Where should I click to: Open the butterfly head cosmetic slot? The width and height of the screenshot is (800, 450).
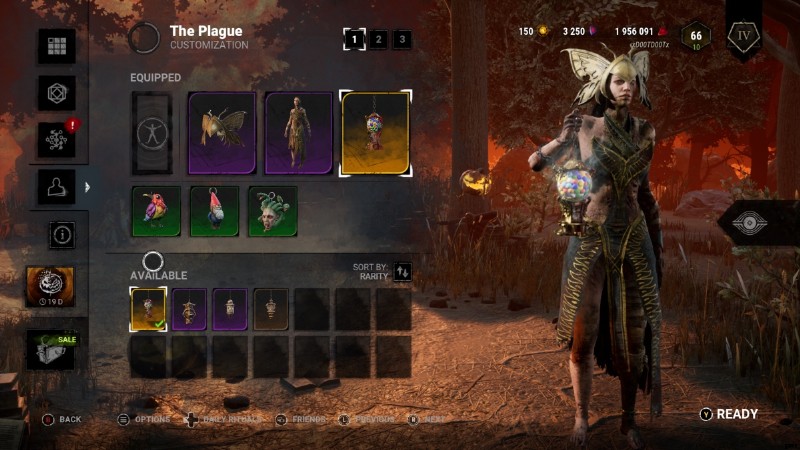[222, 133]
